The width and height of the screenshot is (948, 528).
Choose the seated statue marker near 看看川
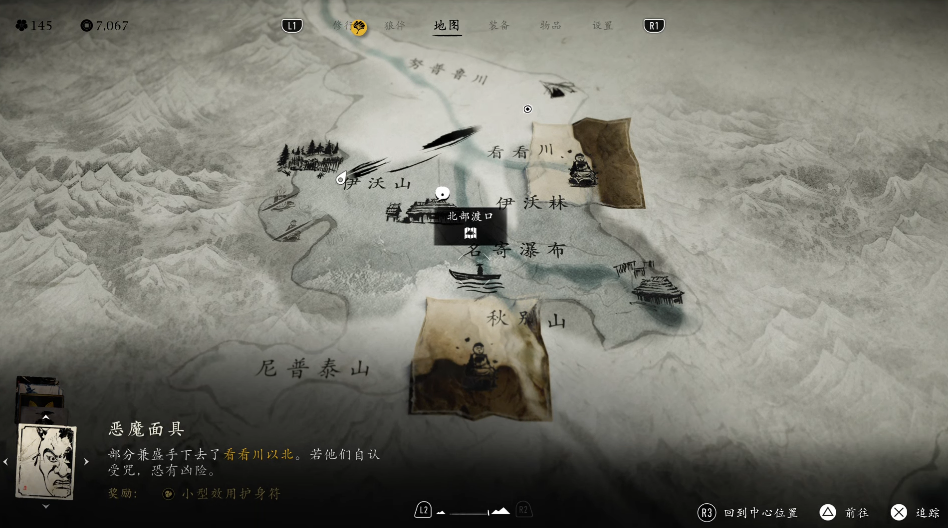(579, 168)
